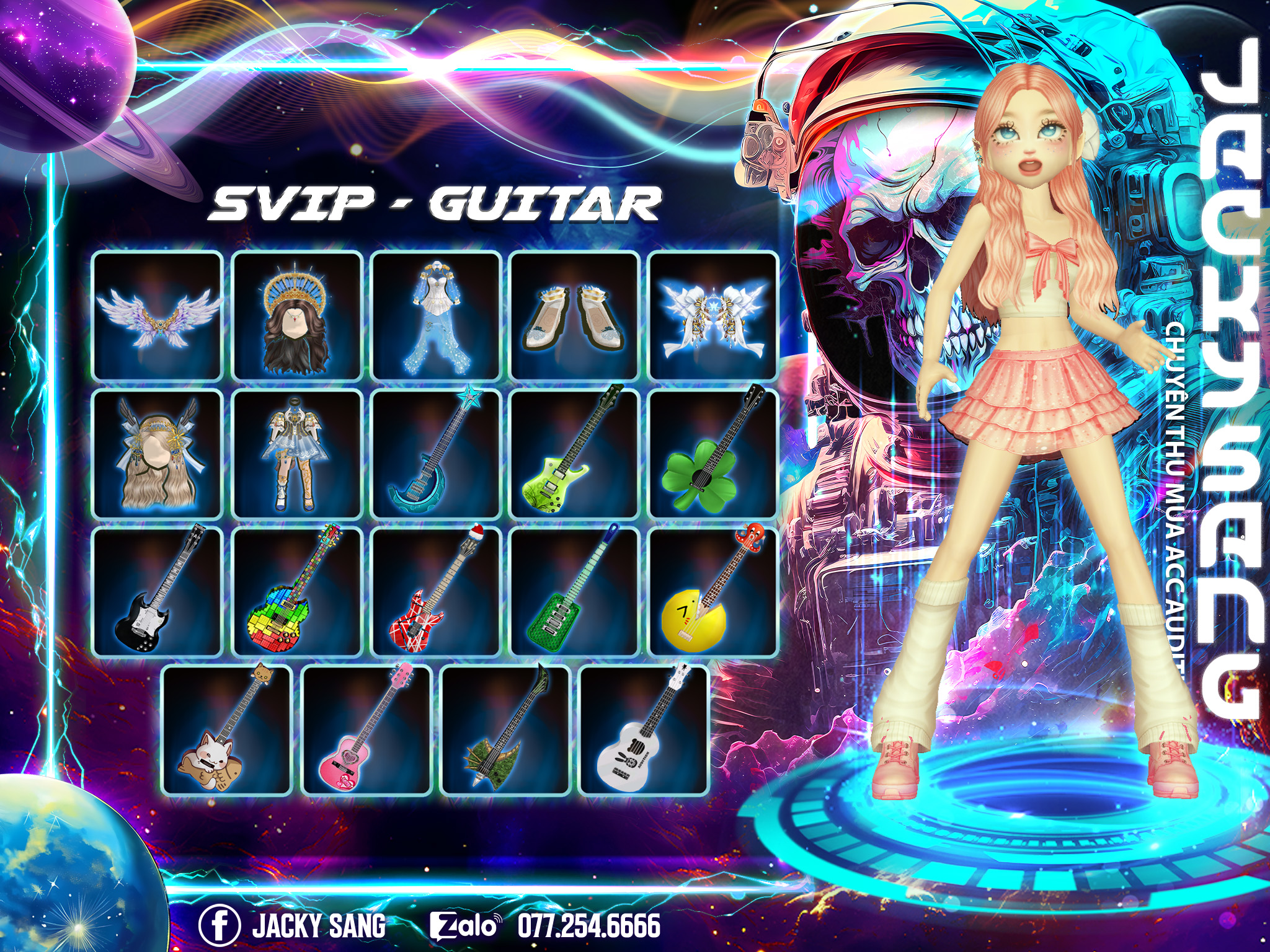Select the blue and white gown outfit
The image size is (1270, 952).
[436, 315]
